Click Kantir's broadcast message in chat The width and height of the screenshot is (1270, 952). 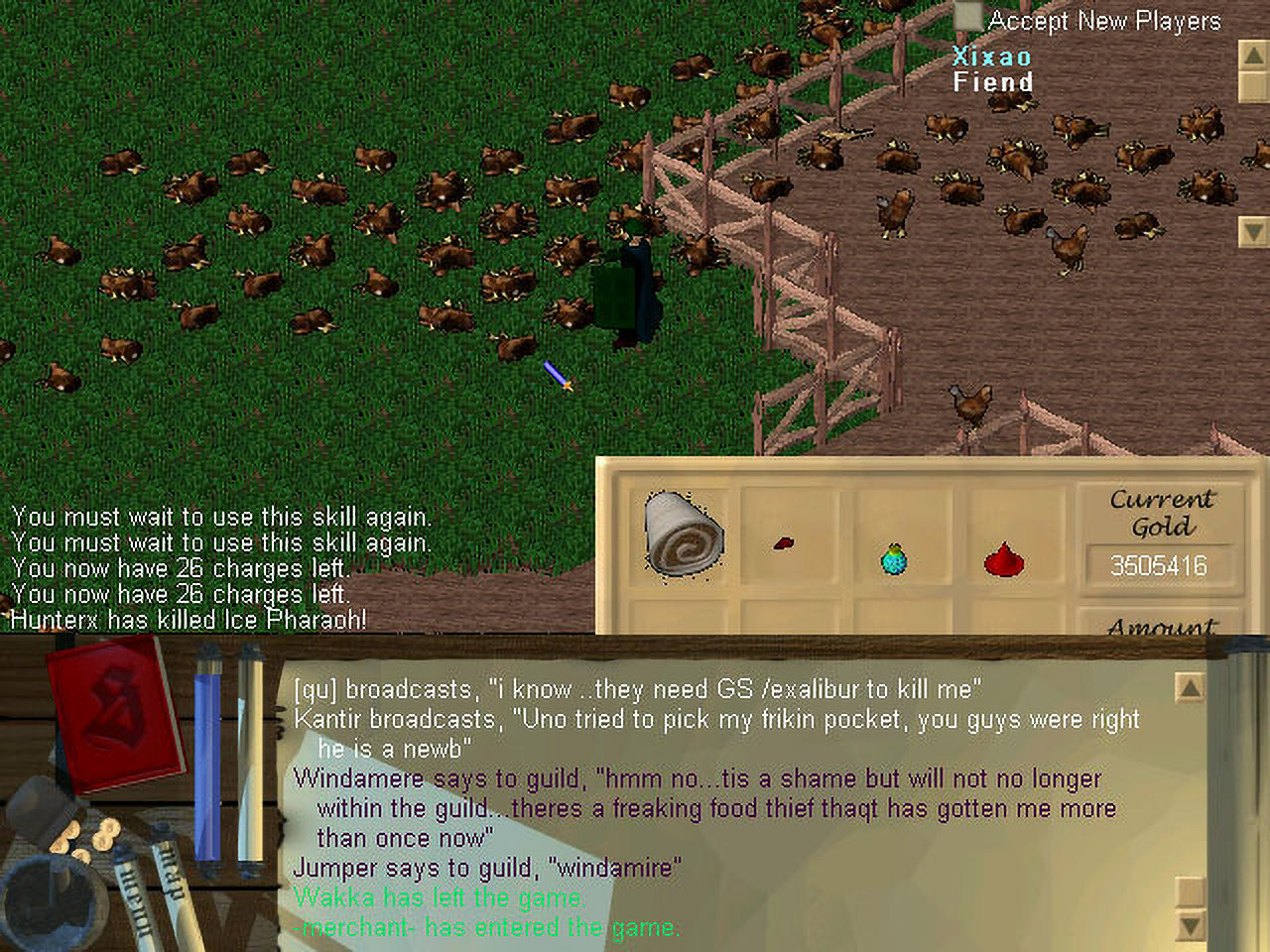[x=716, y=720]
